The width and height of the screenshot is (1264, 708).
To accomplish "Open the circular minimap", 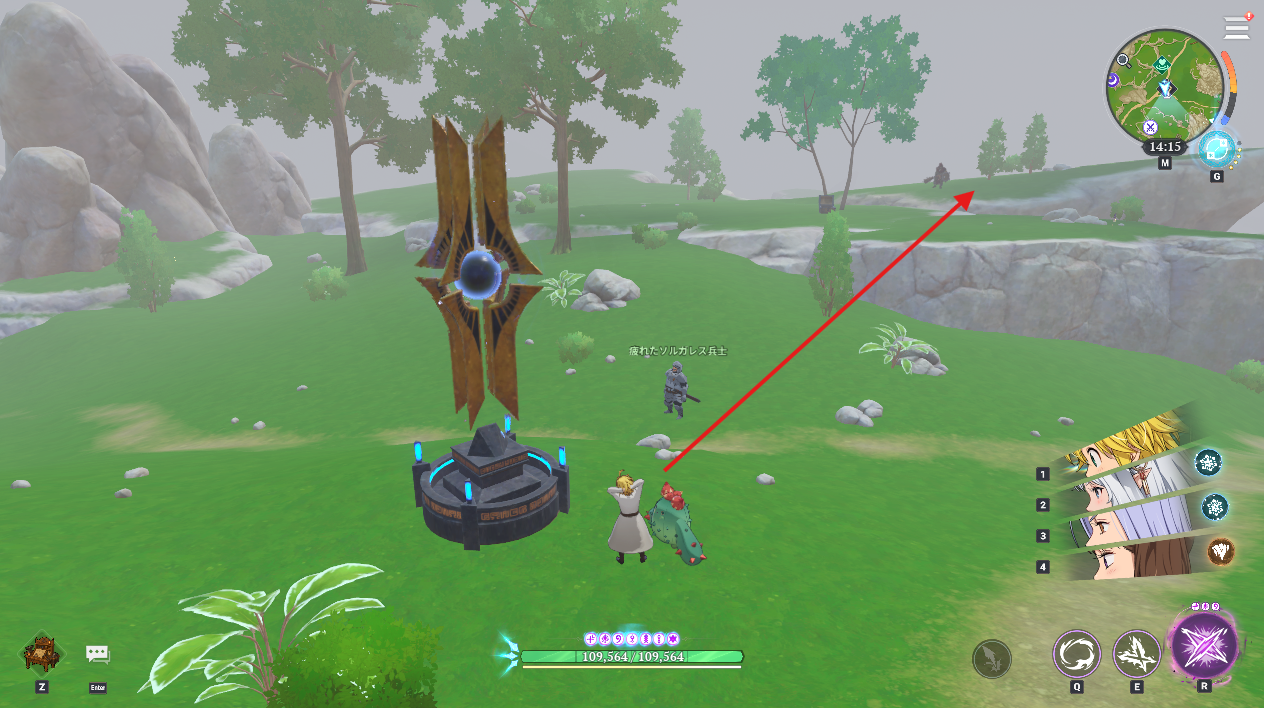I will [1165, 87].
